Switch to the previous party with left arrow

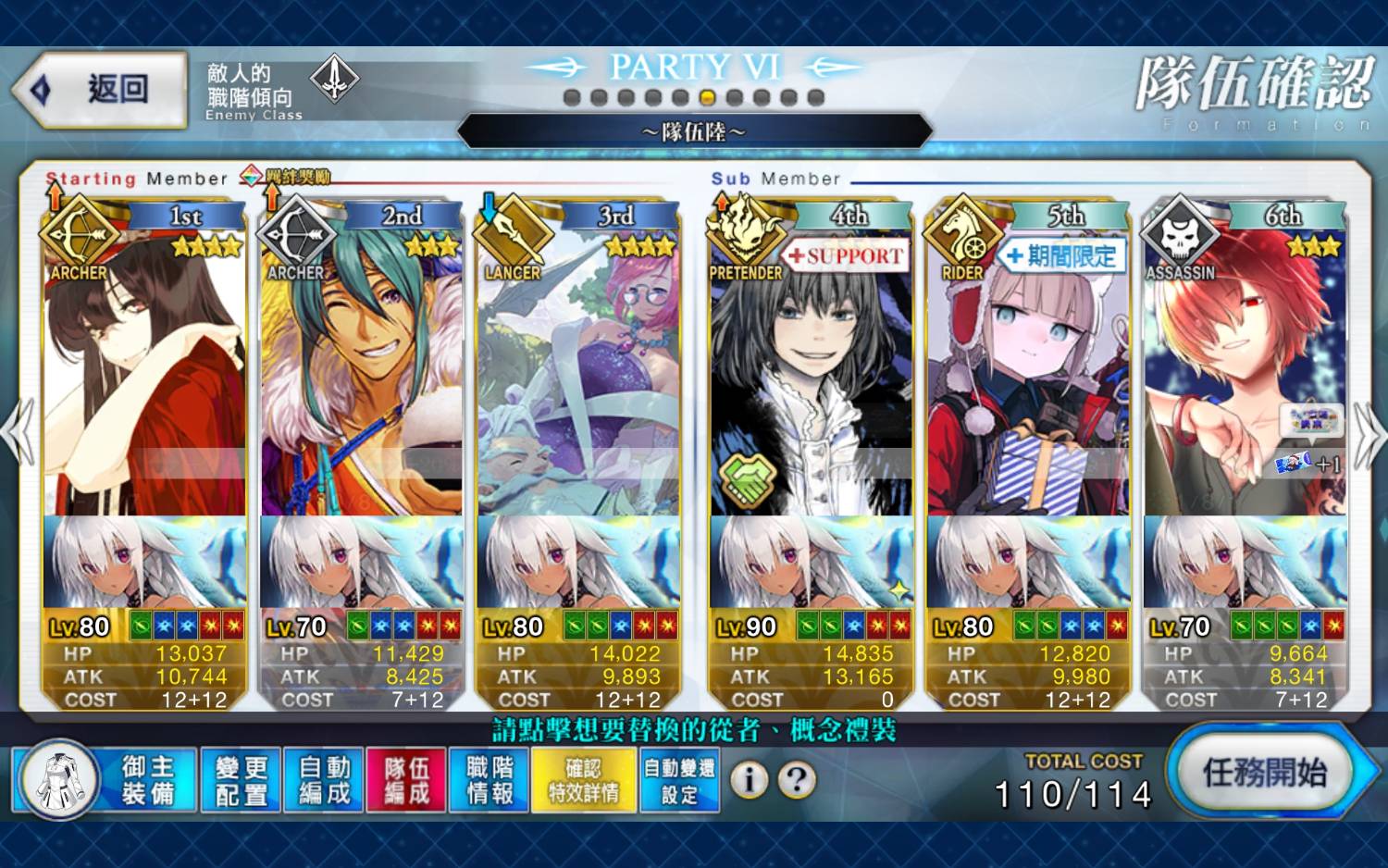tap(19, 433)
